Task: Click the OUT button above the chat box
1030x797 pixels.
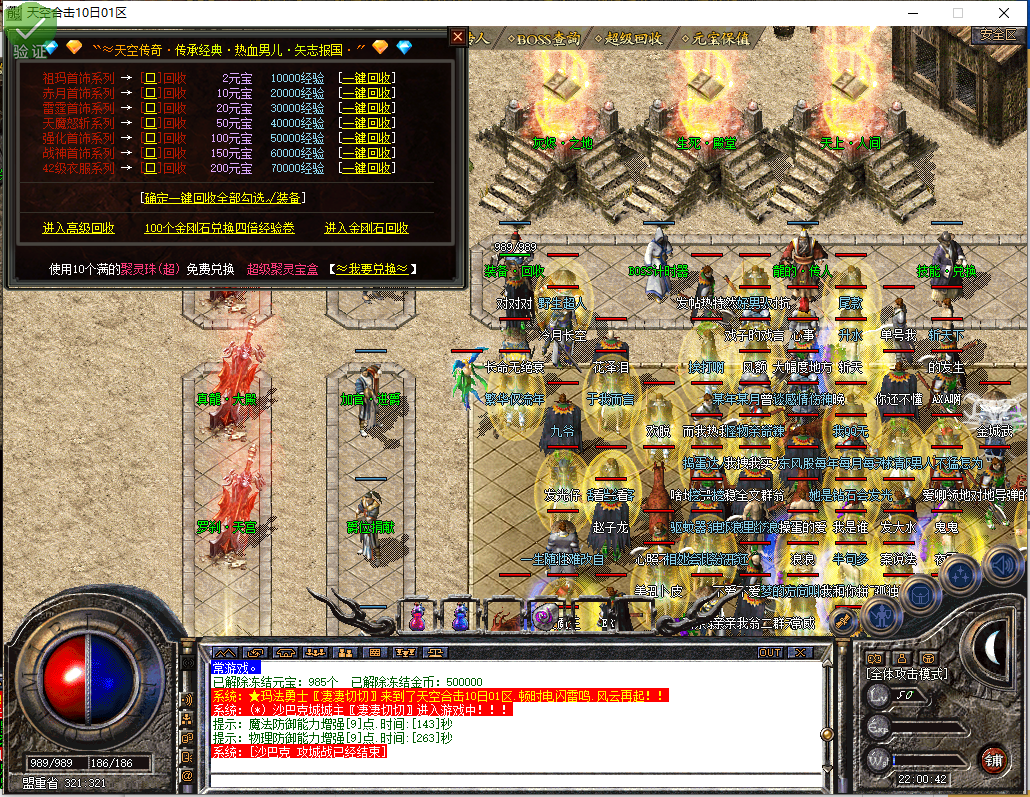Action: (x=769, y=652)
